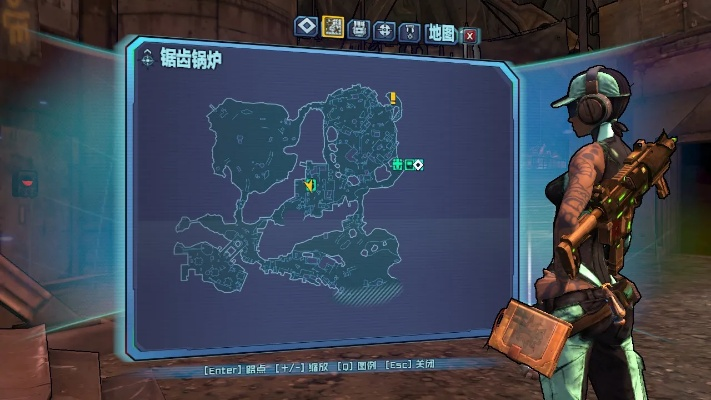Select the highlighted map tab
Screen dimensions: 711x400
[333, 28]
